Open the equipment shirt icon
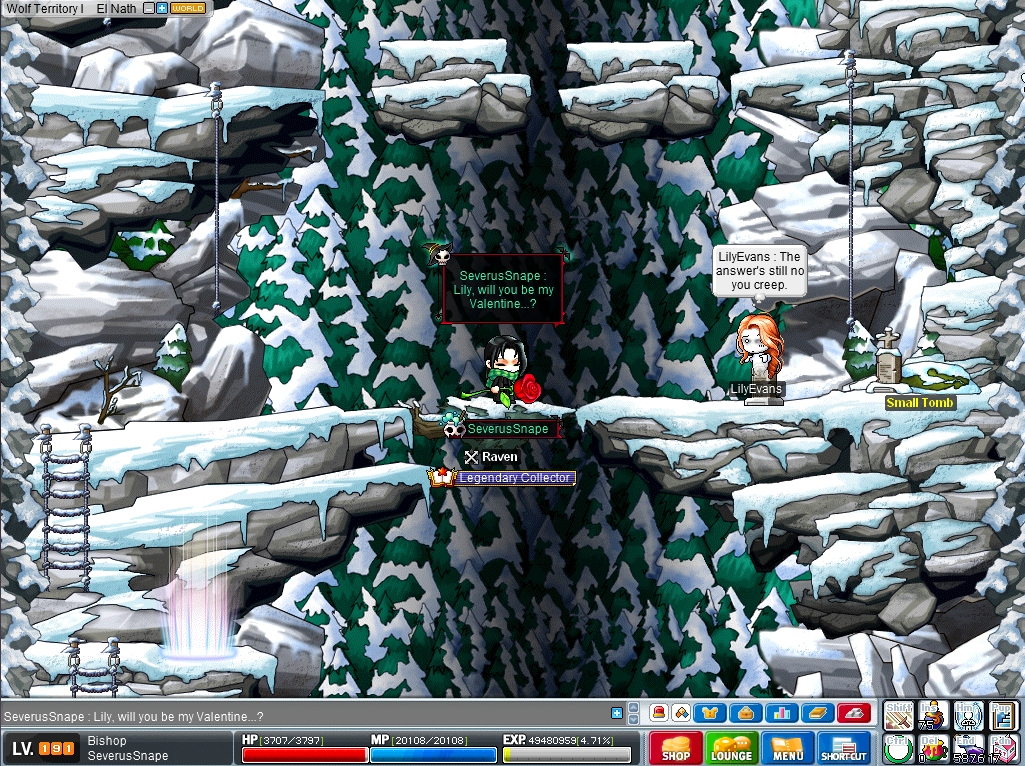Viewport: 1025px width, 766px height. (712, 713)
